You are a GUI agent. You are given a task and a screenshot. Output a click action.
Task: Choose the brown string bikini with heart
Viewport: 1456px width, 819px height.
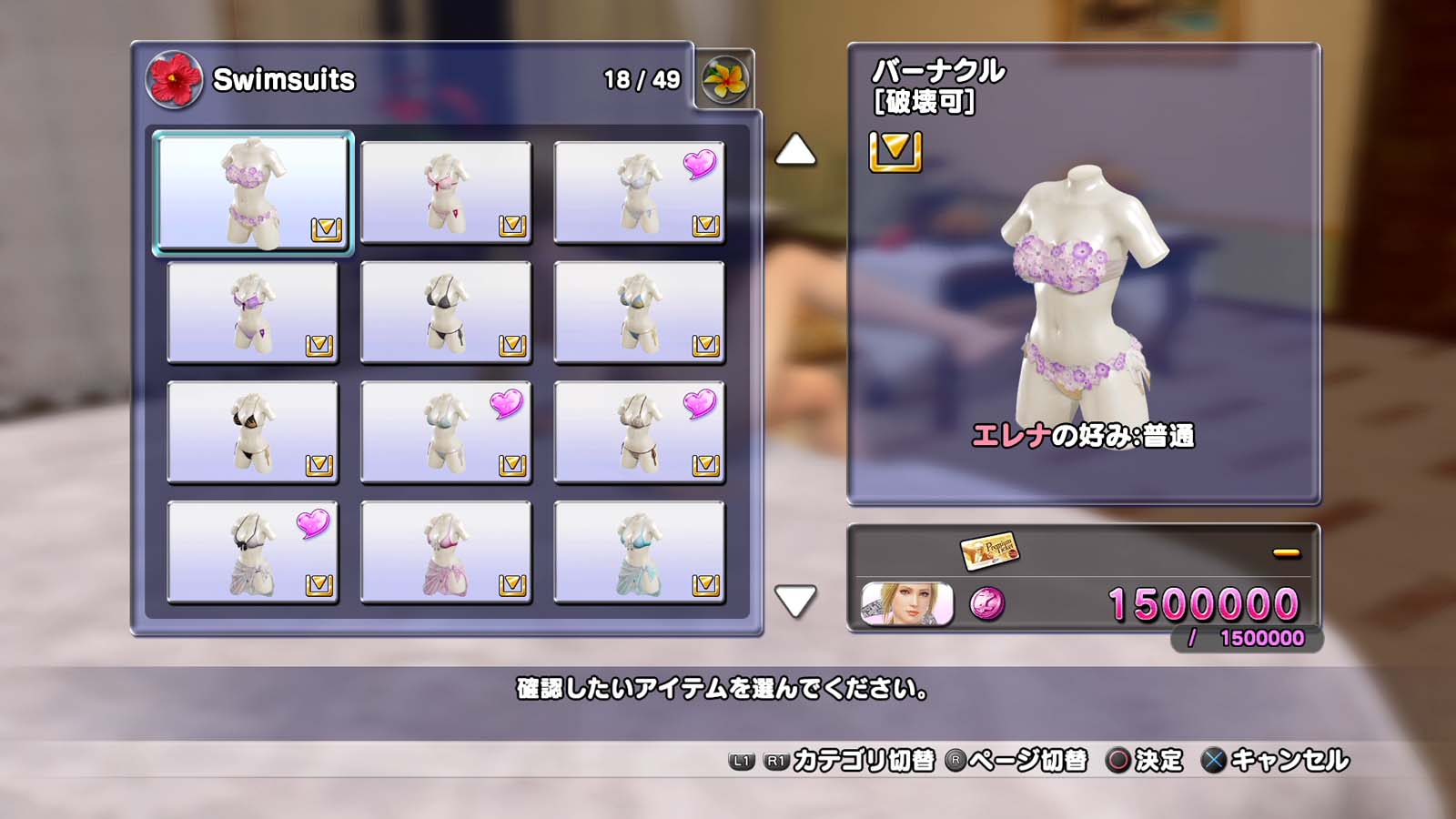click(639, 432)
